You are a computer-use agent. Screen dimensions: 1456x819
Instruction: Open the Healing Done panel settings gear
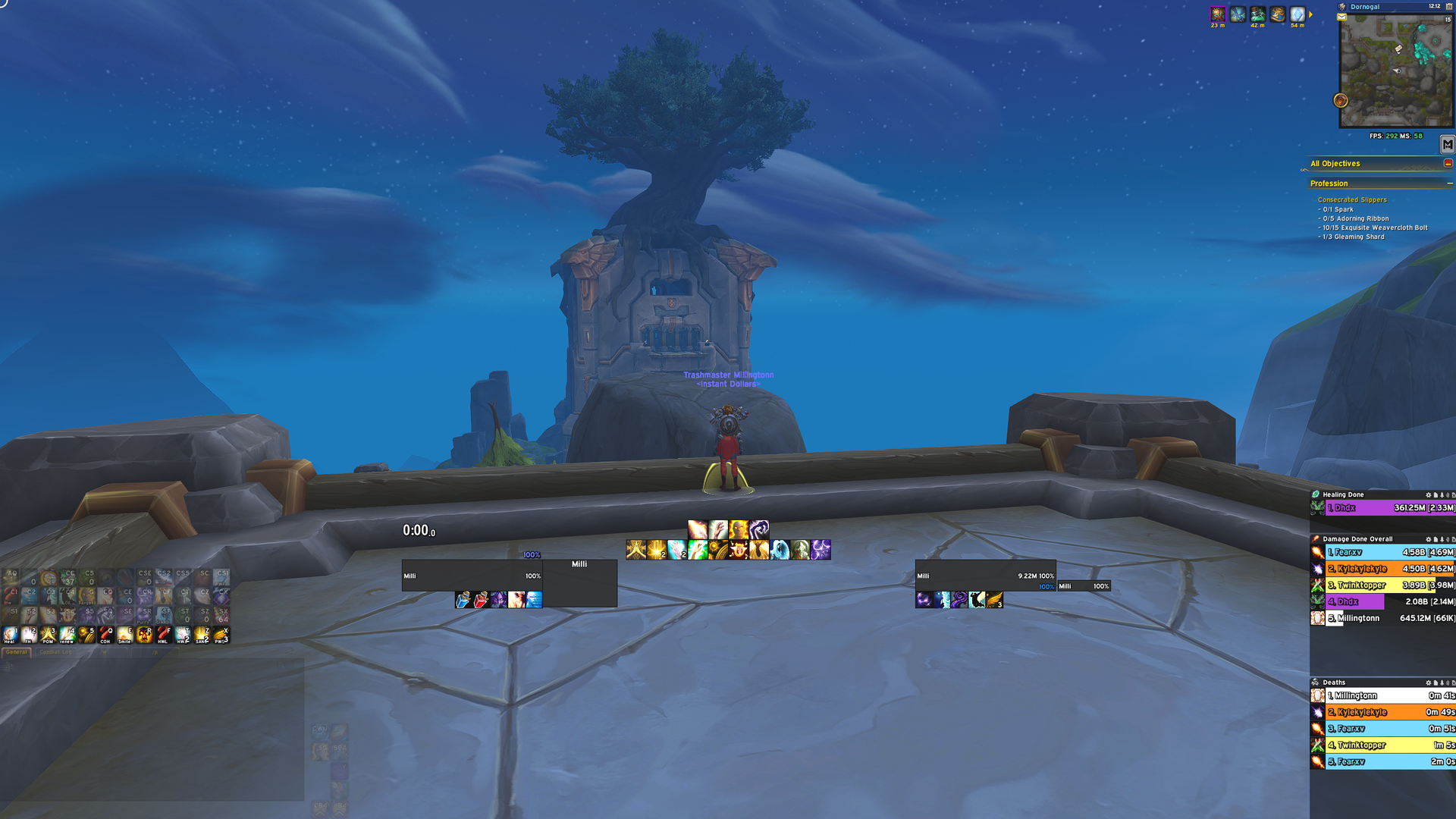point(1428,494)
